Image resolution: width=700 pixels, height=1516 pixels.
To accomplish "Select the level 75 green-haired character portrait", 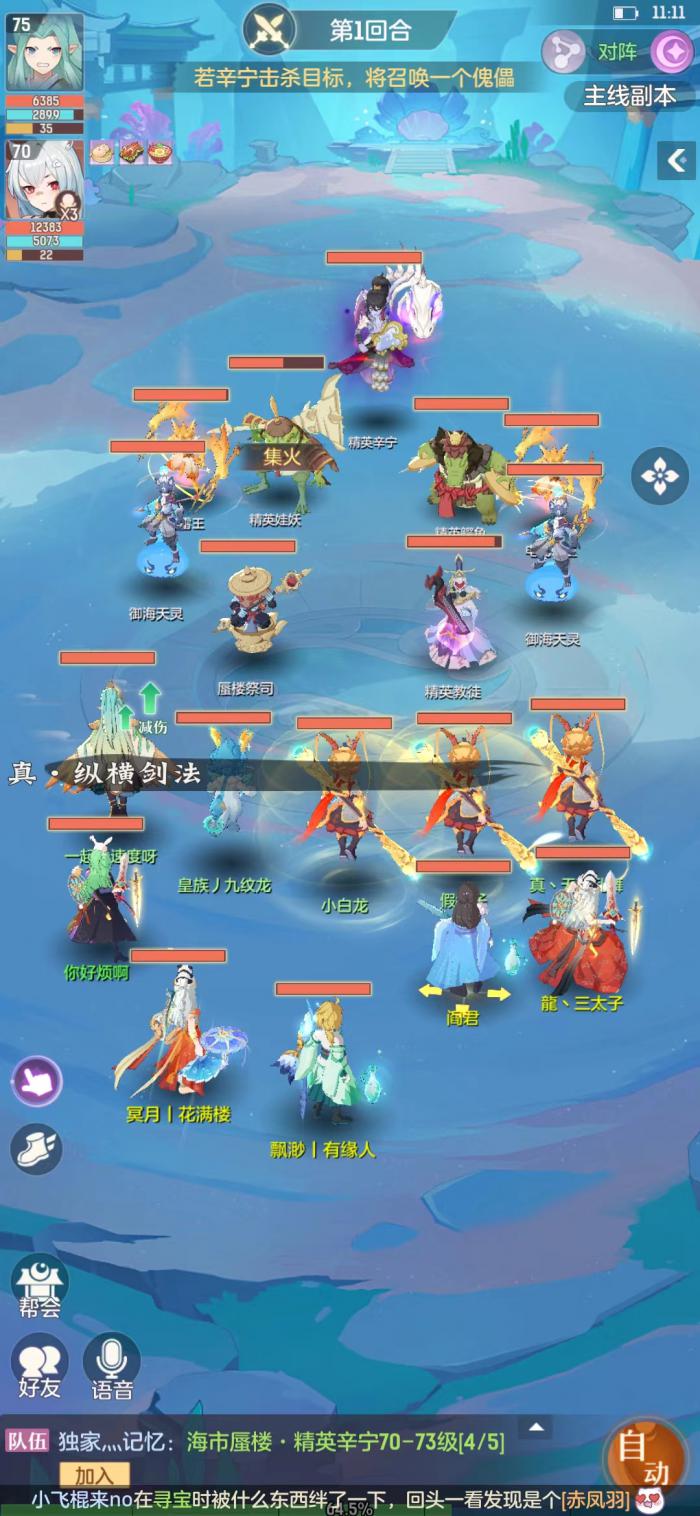I will pyautogui.click(x=45, y=53).
